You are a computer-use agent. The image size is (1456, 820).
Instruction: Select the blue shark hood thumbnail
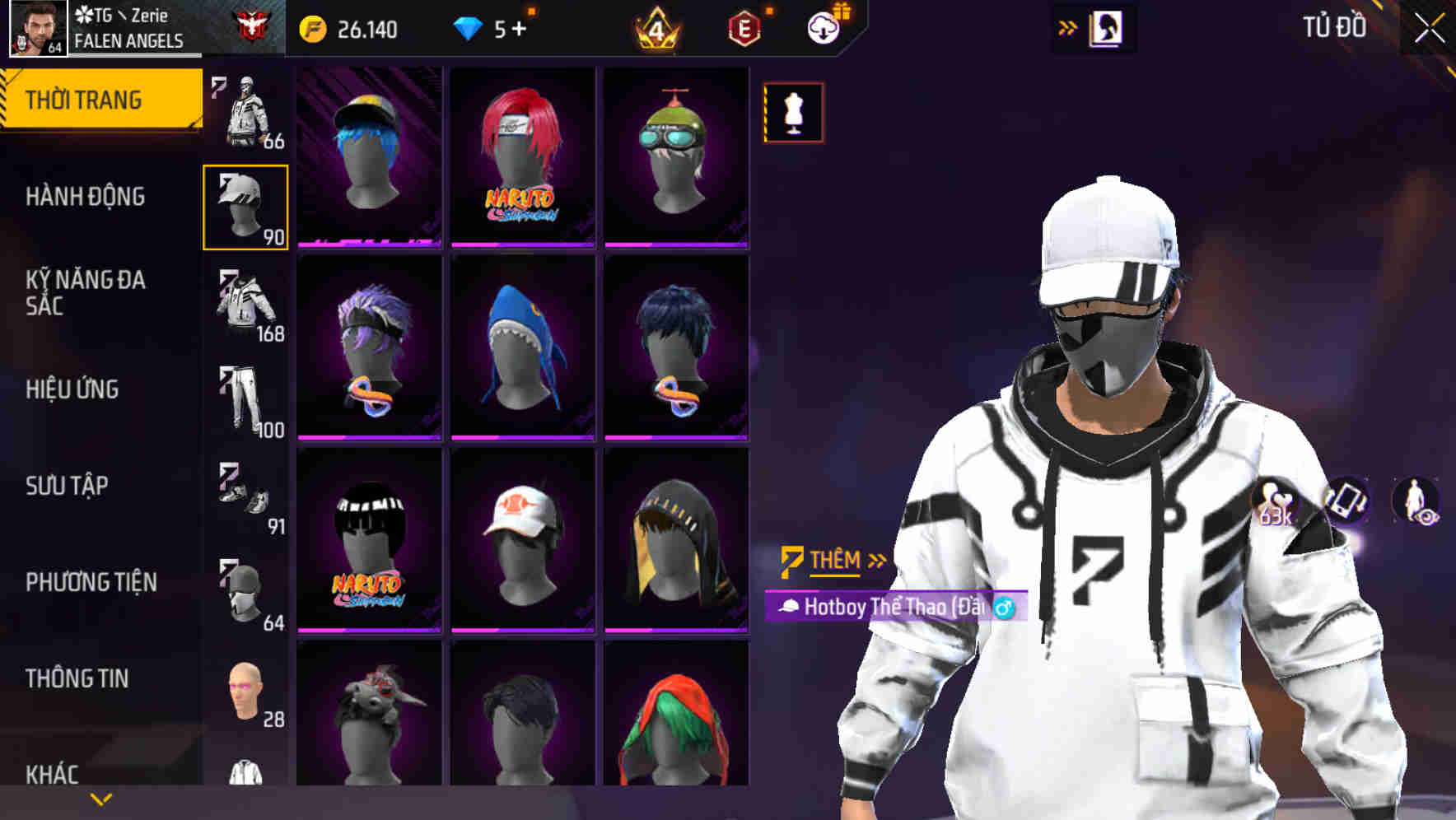[x=519, y=346]
